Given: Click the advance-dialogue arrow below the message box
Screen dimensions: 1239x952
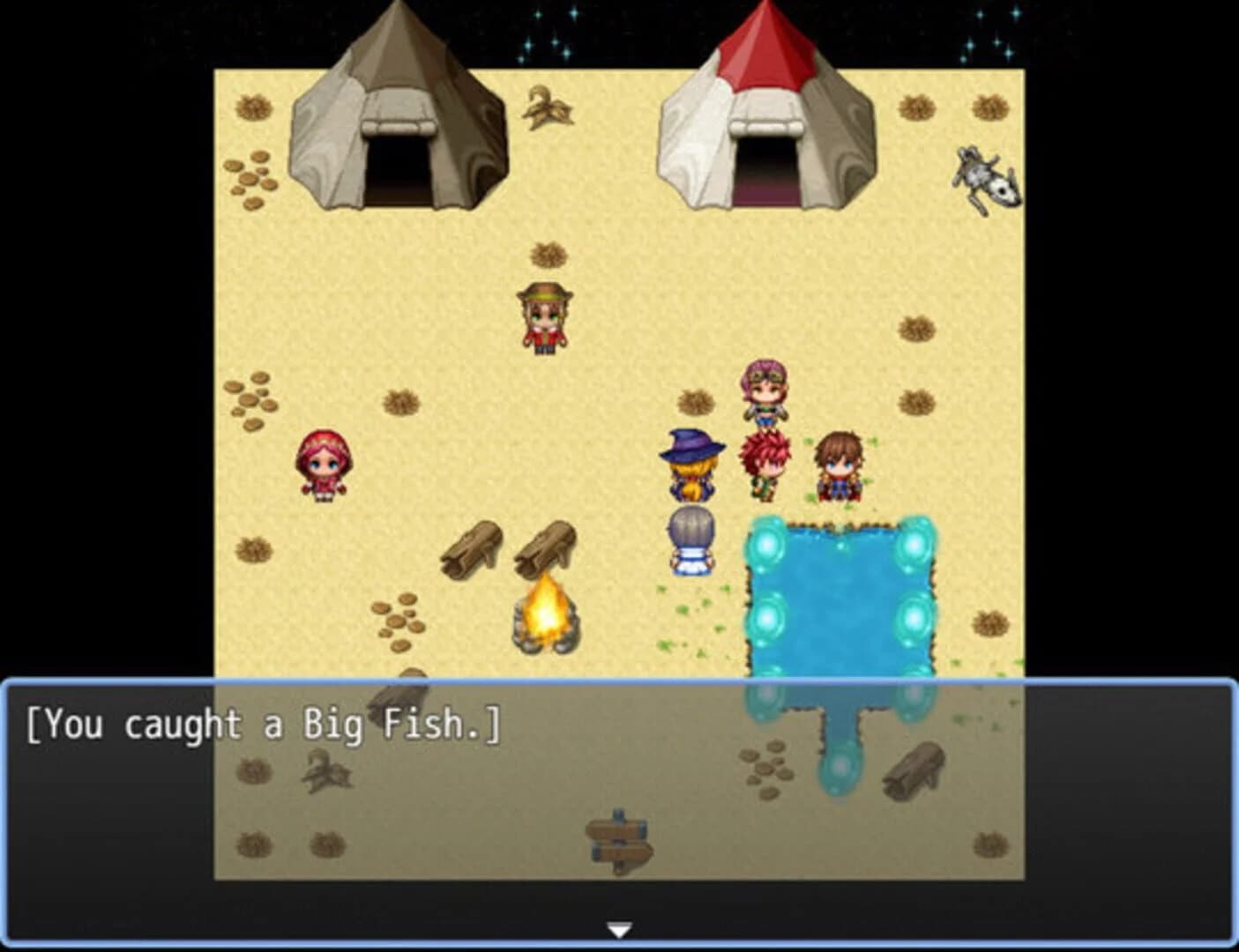Looking at the screenshot, I should [x=618, y=927].
